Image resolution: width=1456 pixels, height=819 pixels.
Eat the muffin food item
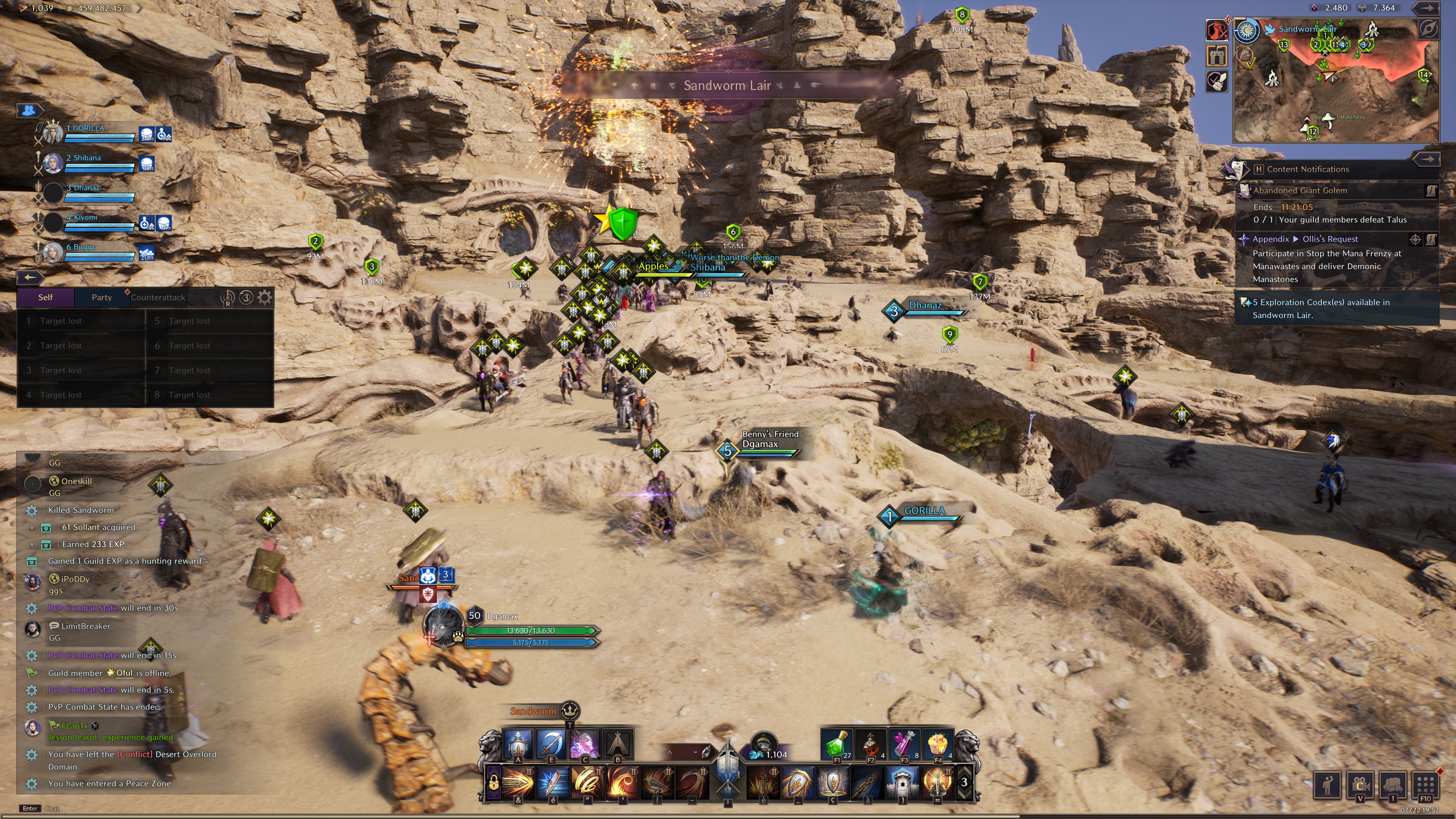coord(938,744)
